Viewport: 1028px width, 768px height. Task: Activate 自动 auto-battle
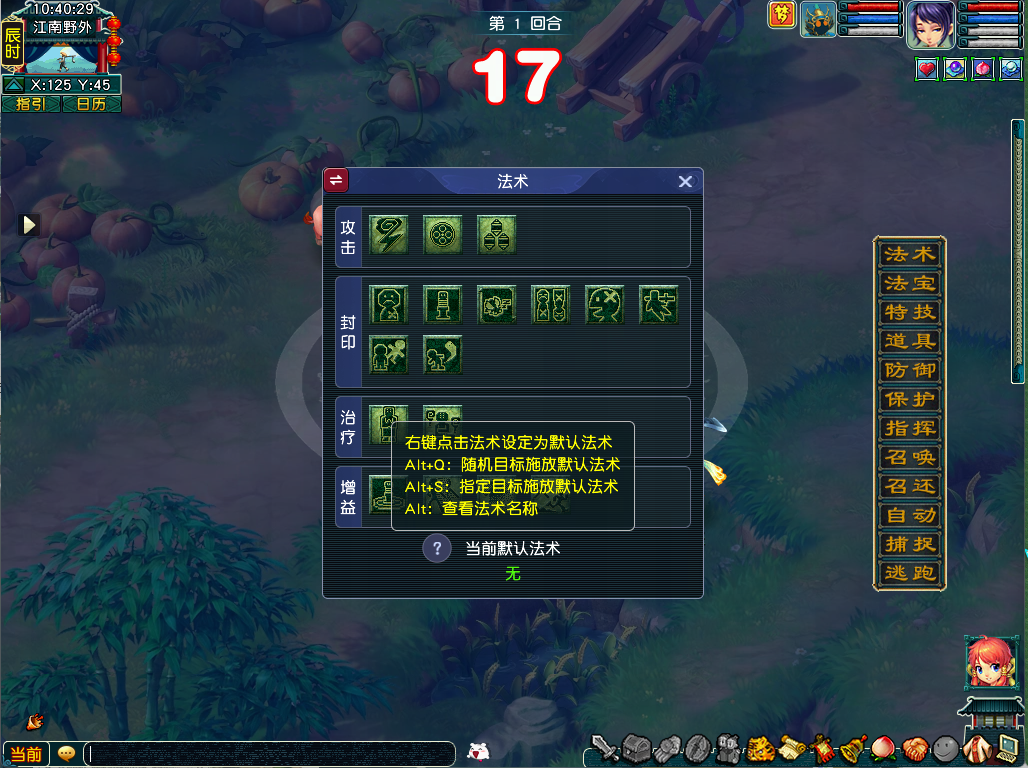(909, 515)
